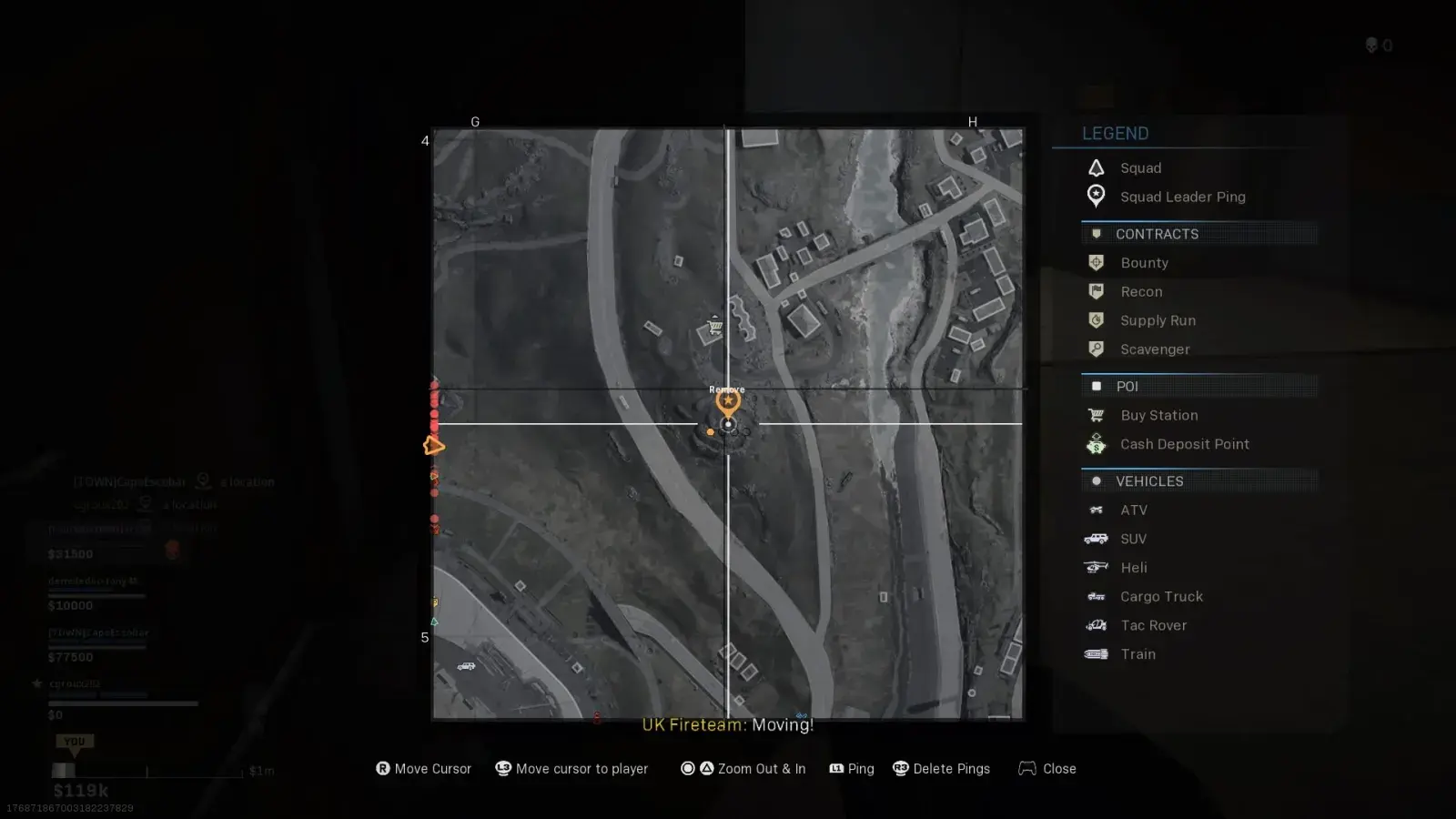The width and height of the screenshot is (1456, 819).
Task: Select the Train icon at the legend bottom
Action: click(x=1097, y=654)
